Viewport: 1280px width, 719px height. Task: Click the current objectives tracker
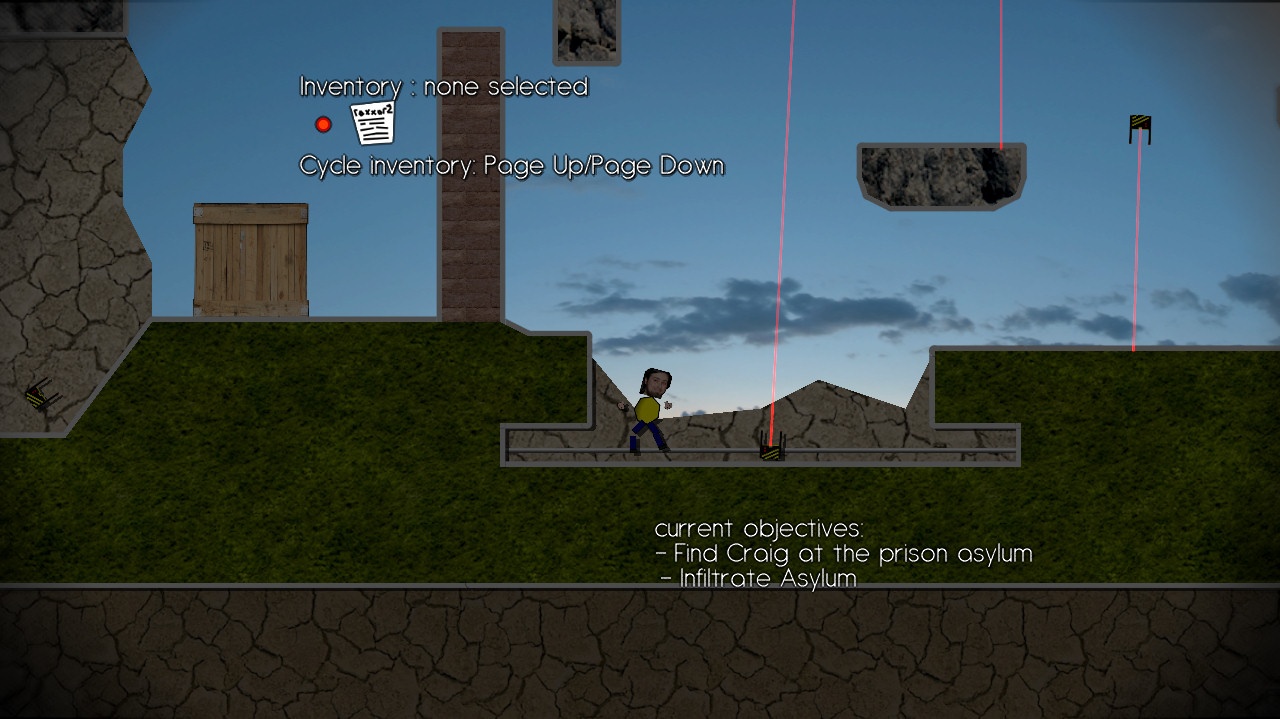click(842, 553)
